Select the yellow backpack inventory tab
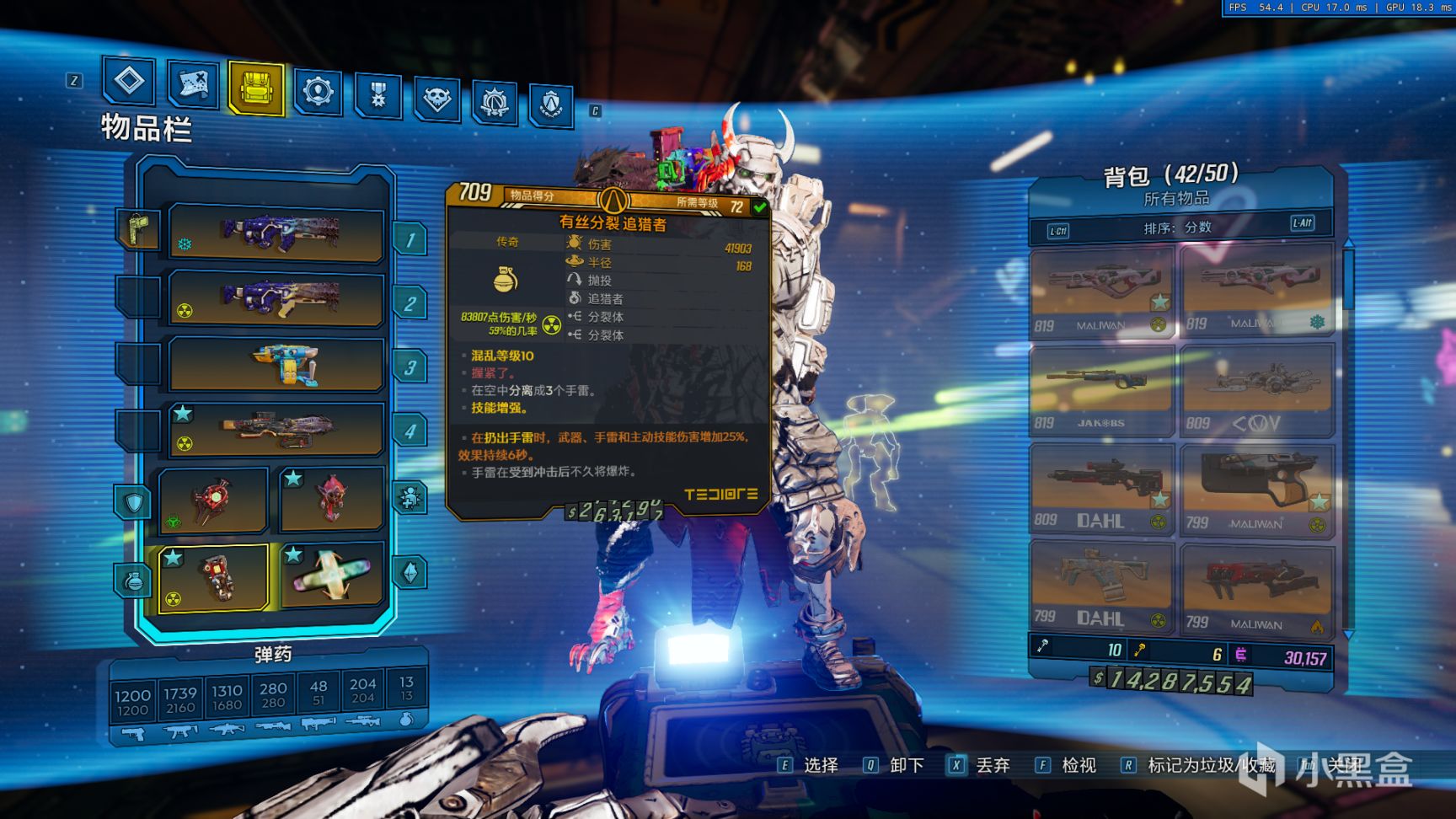This screenshot has width=1456, height=819. pos(255,88)
